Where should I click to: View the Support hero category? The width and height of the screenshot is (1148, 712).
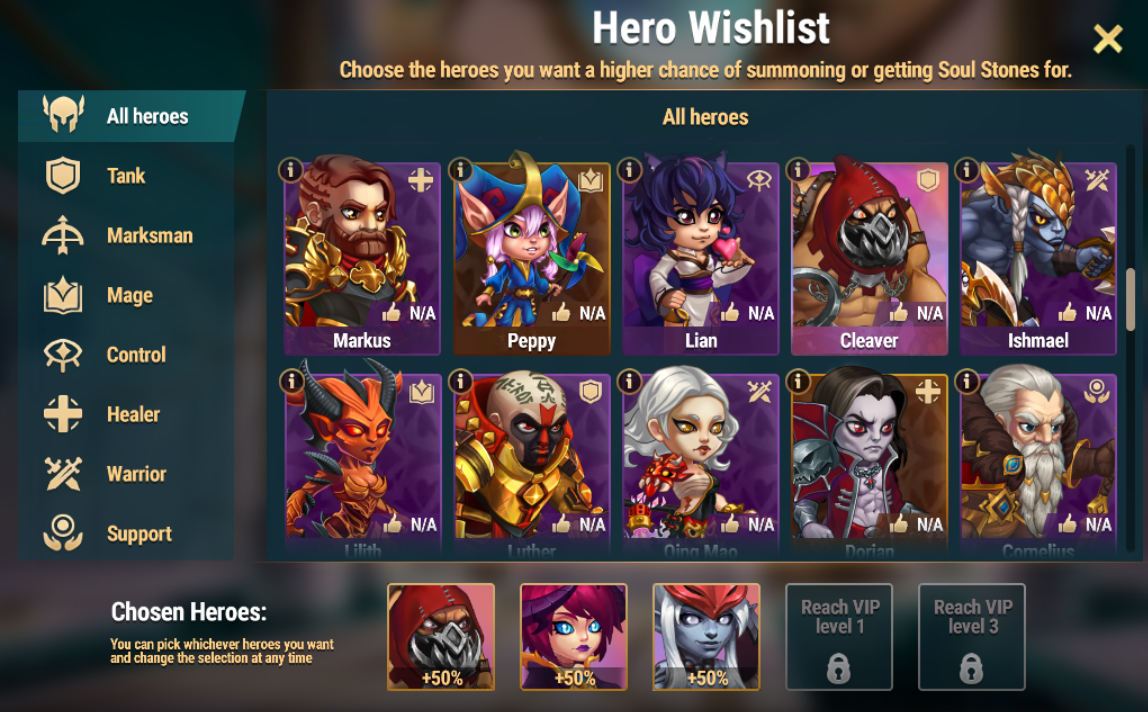pos(139,534)
